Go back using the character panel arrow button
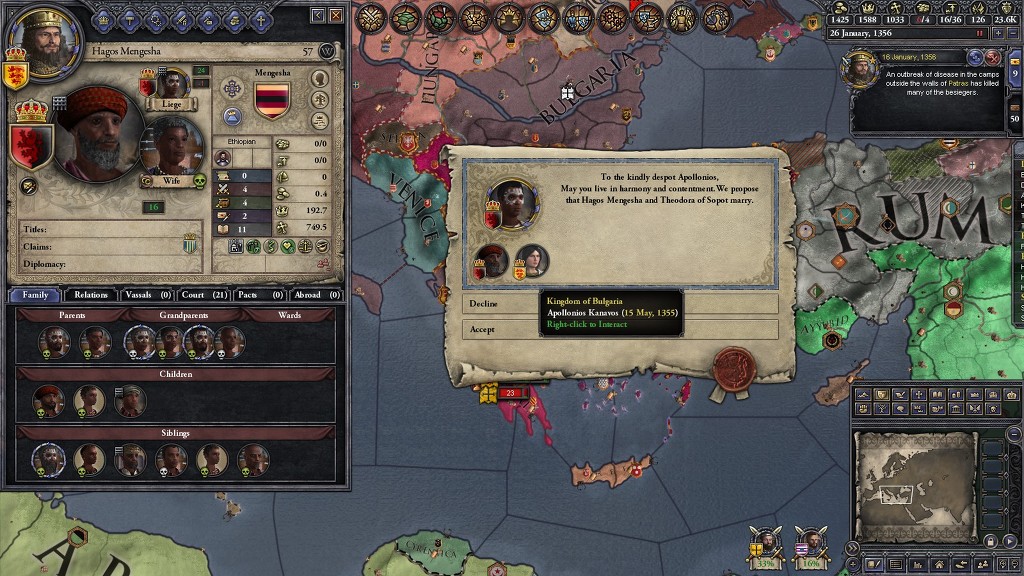 [x=318, y=16]
